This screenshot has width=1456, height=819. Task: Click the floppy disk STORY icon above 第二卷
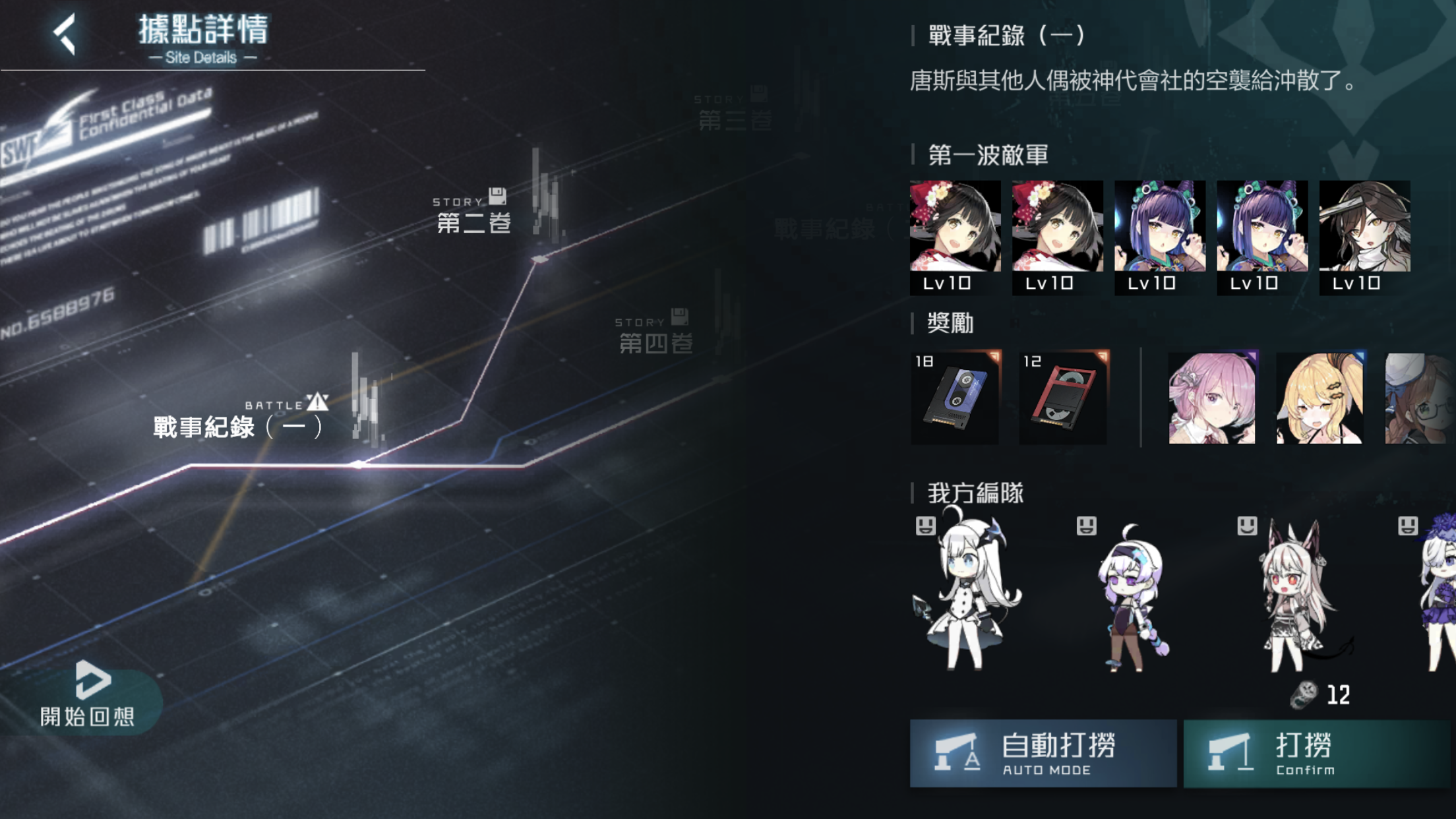tap(499, 197)
